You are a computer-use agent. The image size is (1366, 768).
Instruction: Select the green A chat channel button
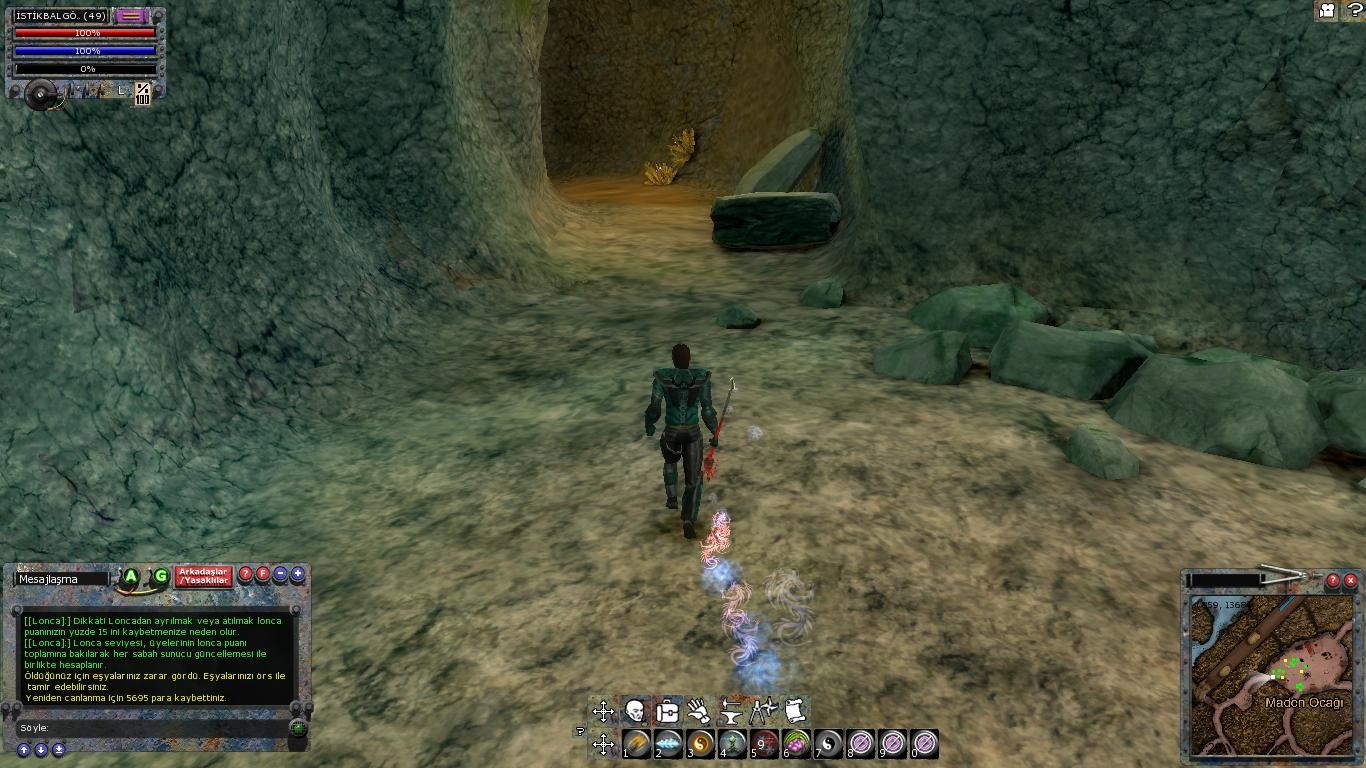(x=131, y=576)
